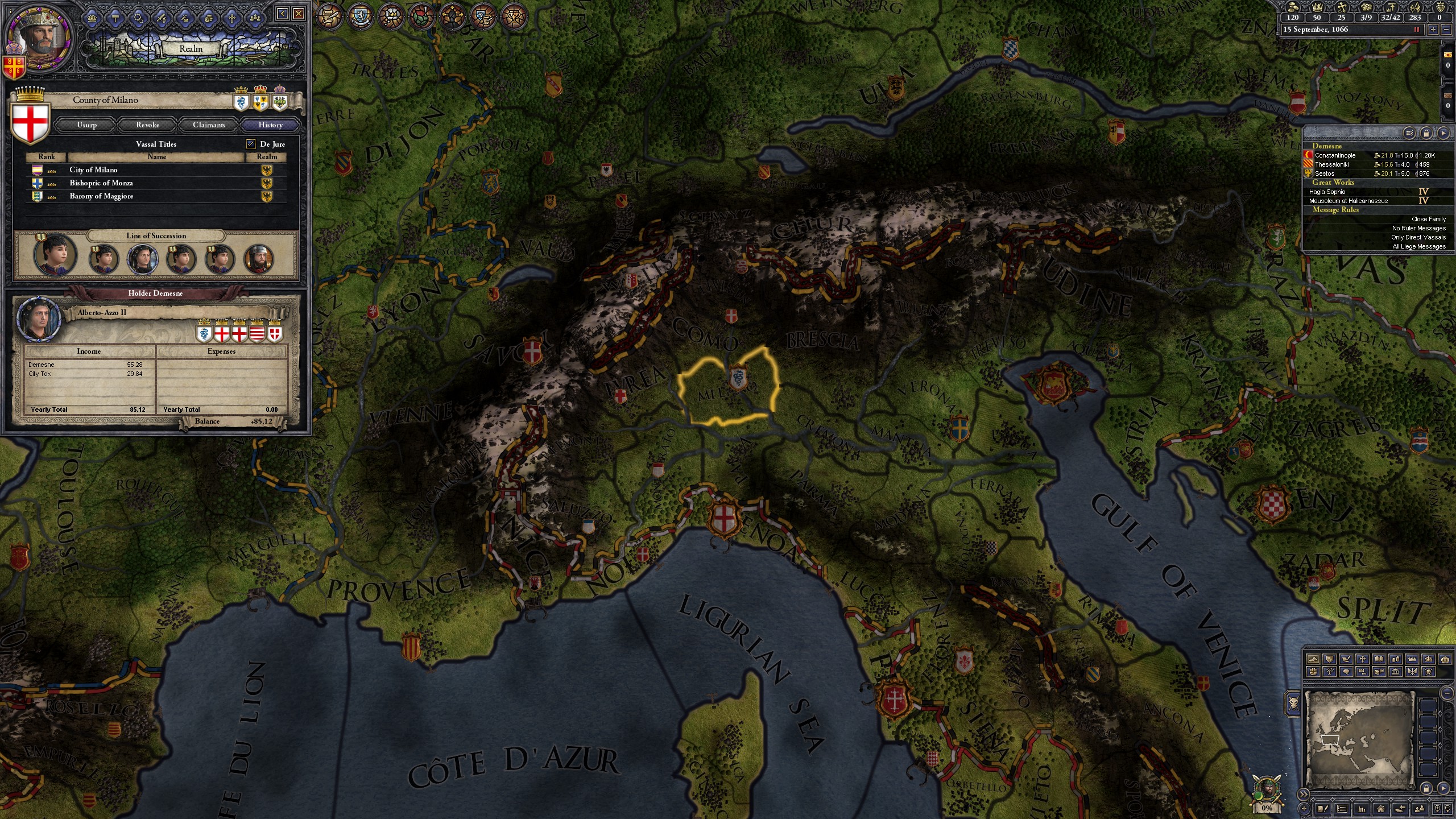The height and width of the screenshot is (819, 1456).
Task: Switch to the terrain map mode
Action: pyautogui.click(x=1313, y=659)
